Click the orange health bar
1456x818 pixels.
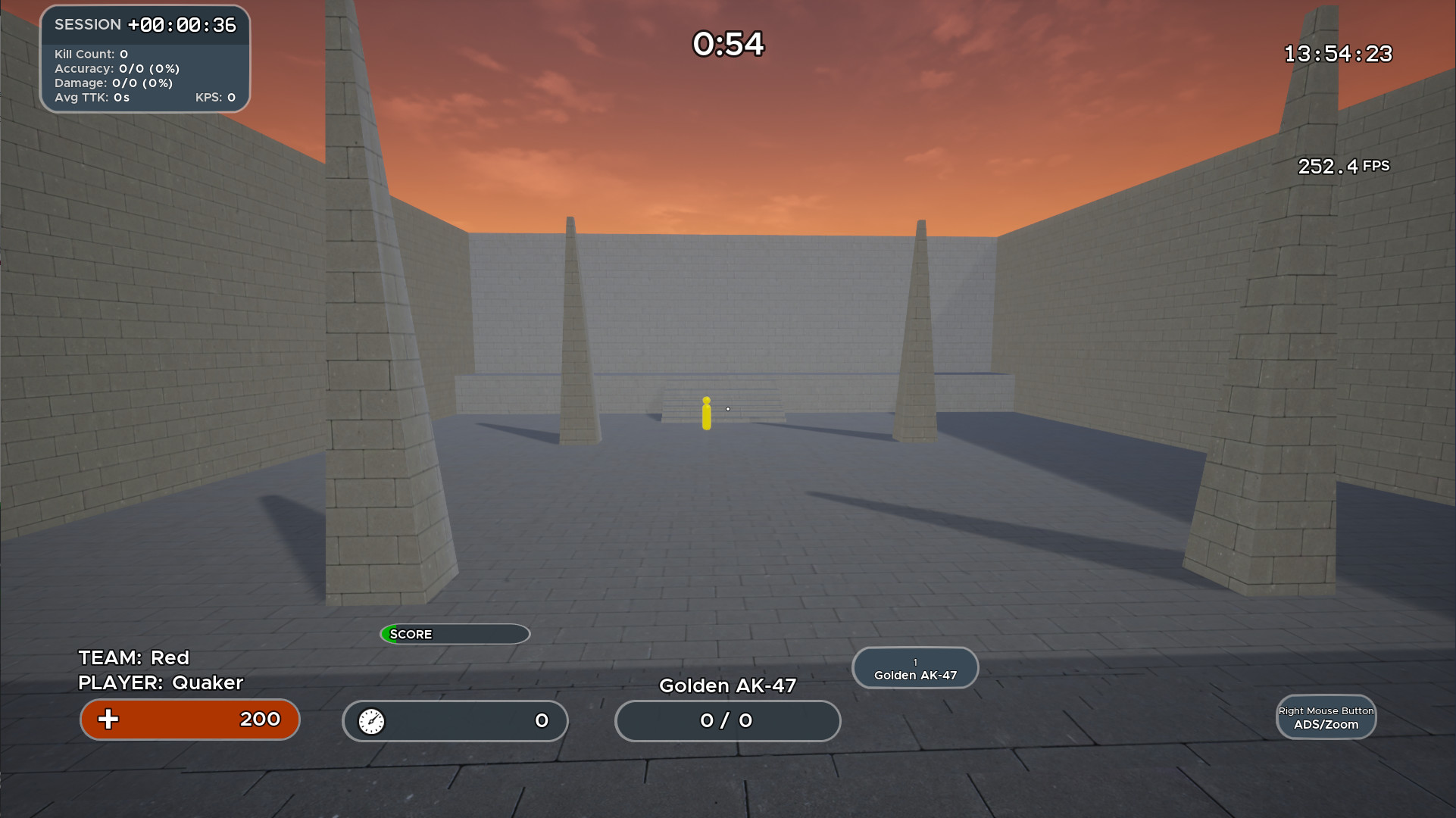point(189,720)
